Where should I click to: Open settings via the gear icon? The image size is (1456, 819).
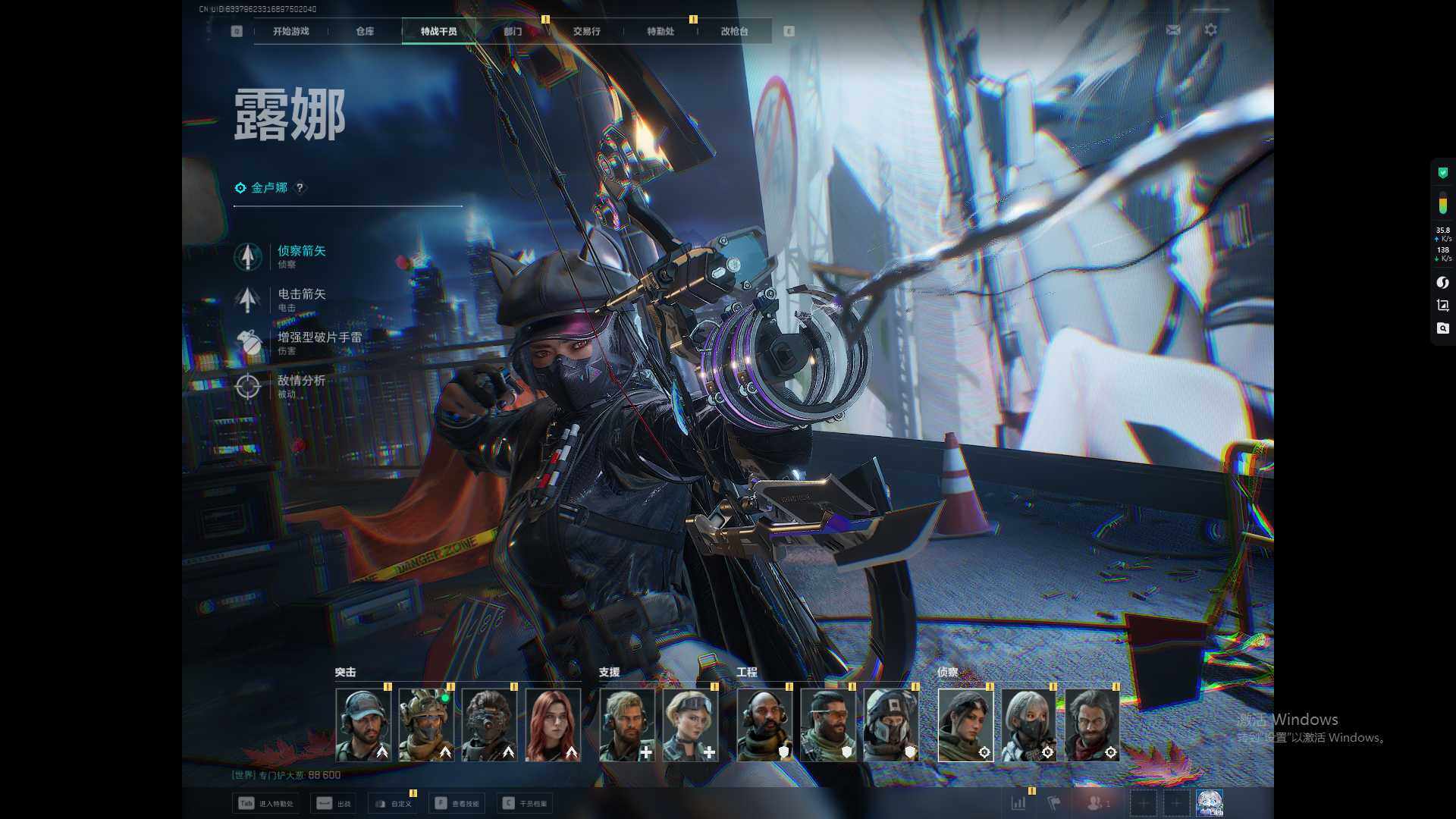pyautogui.click(x=1211, y=30)
